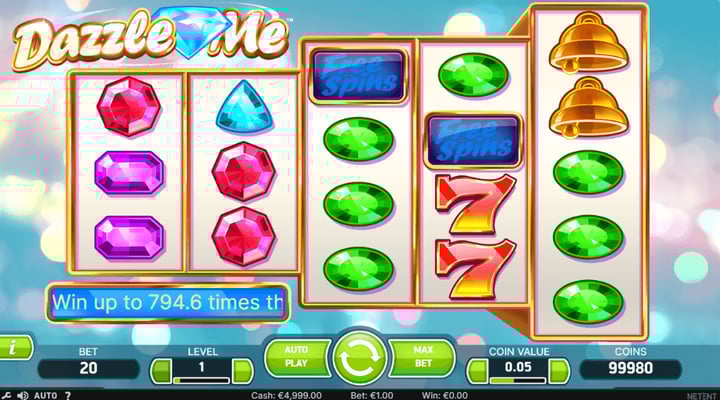This screenshot has height=400, width=720.
Task: Toggle the sound speaker icon
Action: [22, 395]
